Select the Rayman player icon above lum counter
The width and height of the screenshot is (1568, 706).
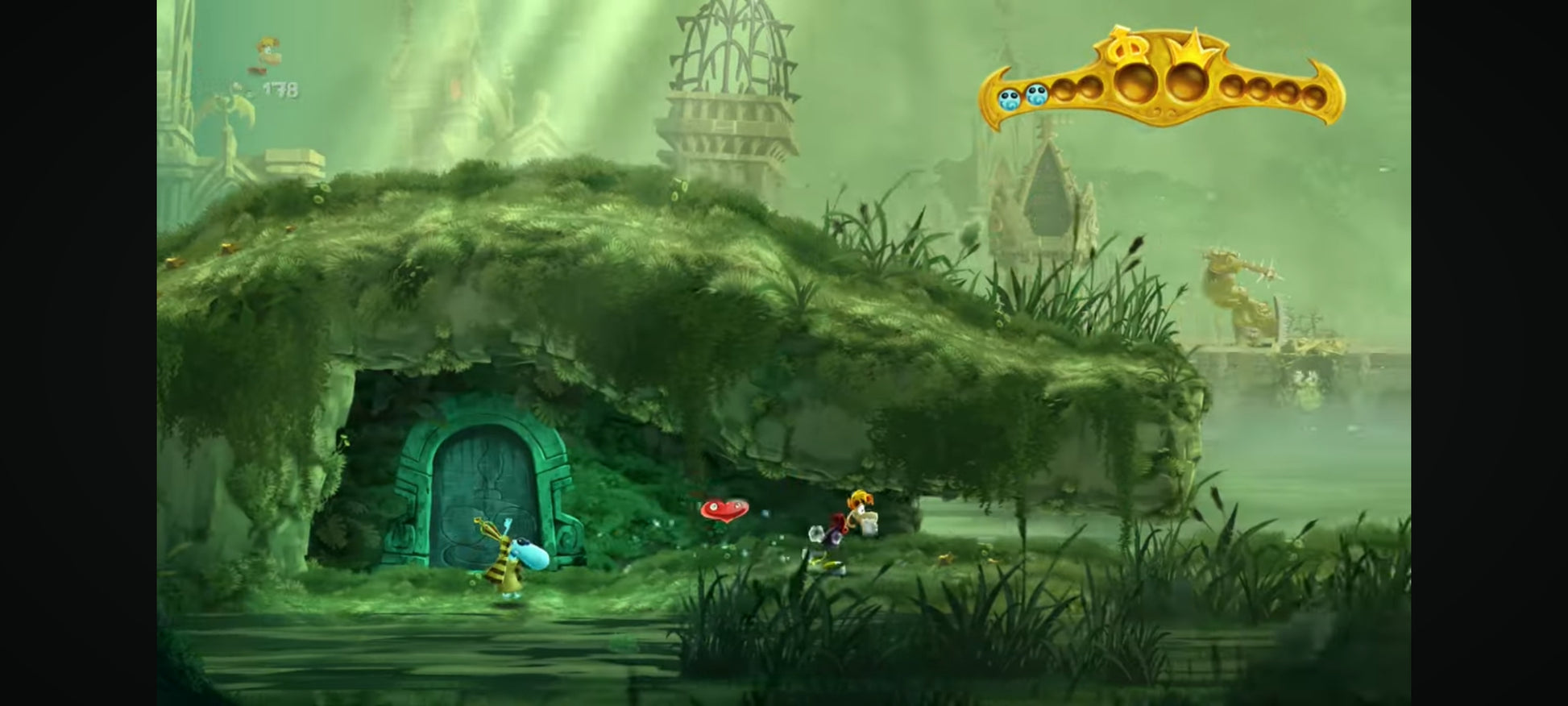(x=267, y=53)
